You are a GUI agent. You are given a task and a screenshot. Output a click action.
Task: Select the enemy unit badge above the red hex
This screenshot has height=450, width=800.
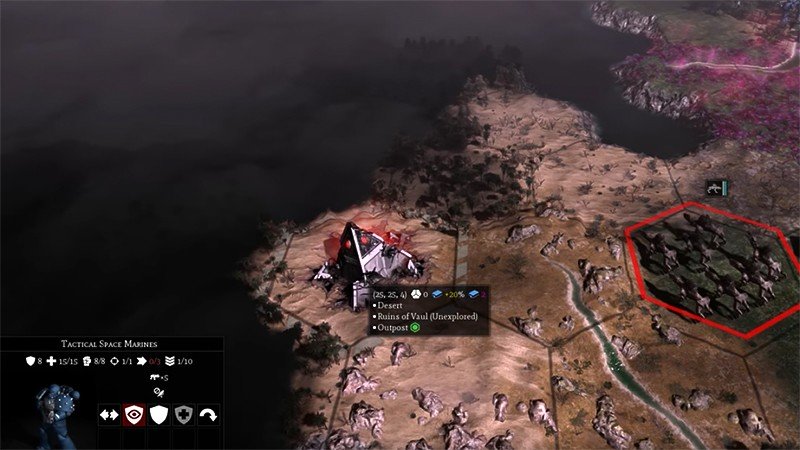(x=716, y=187)
